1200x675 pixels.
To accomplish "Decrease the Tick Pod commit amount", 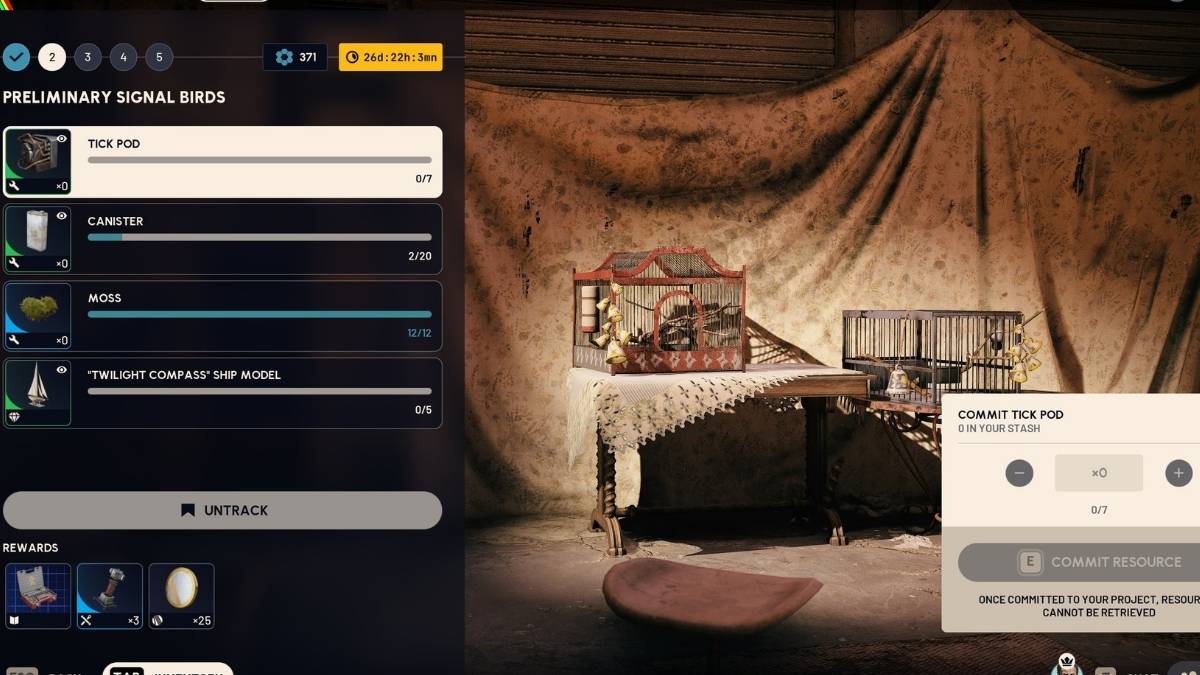I will (x=1019, y=473).
